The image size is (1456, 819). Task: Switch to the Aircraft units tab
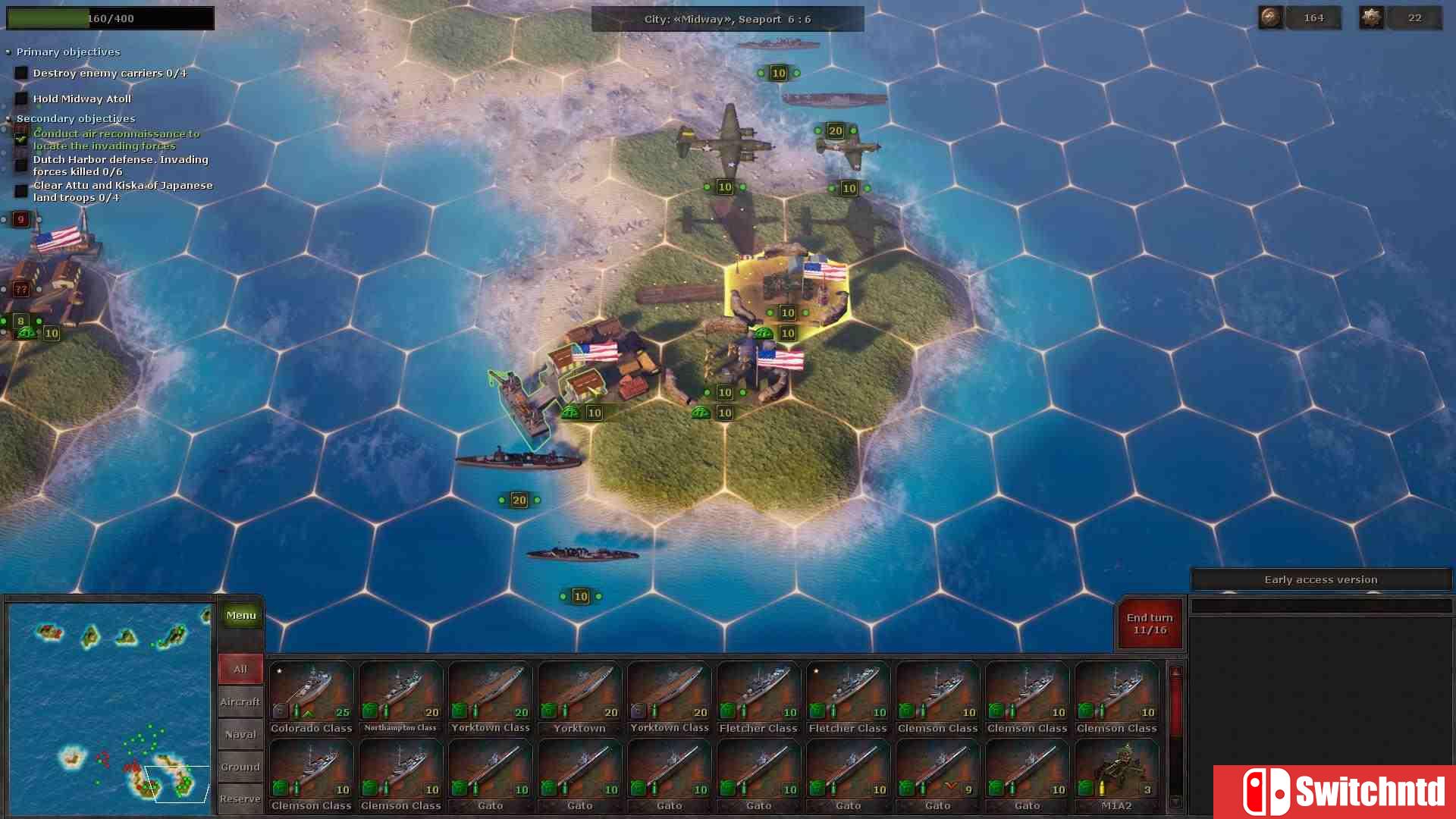tap(240, 701)
